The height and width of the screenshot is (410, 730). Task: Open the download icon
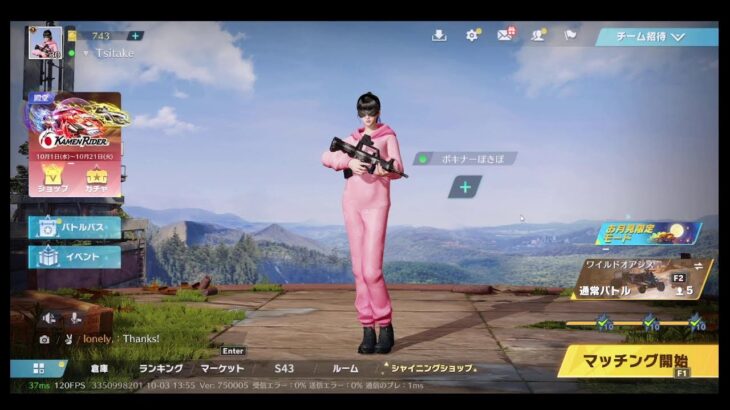(x=439, y=35)
